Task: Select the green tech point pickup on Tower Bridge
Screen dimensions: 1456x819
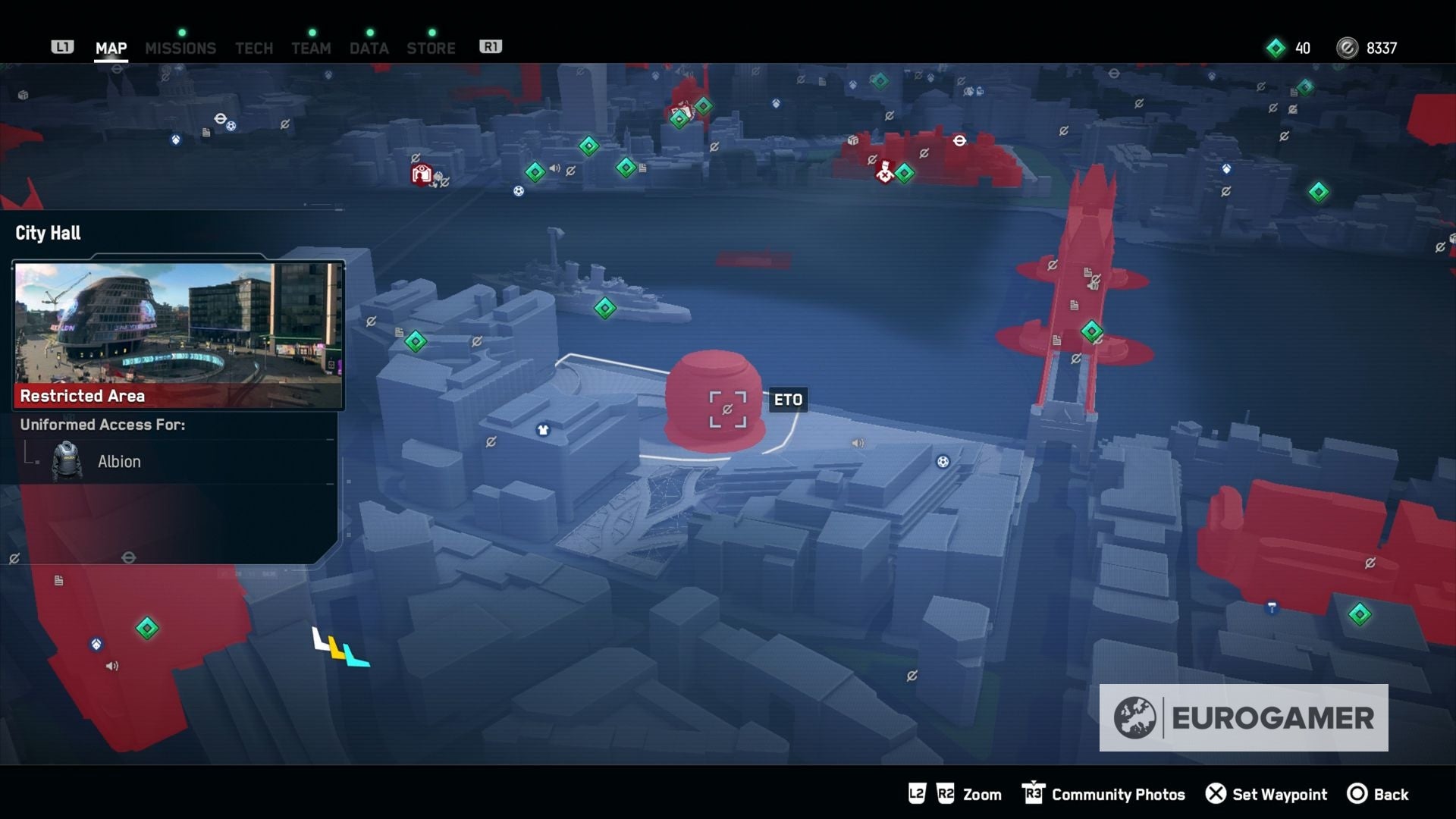Action: [1092, 331]
